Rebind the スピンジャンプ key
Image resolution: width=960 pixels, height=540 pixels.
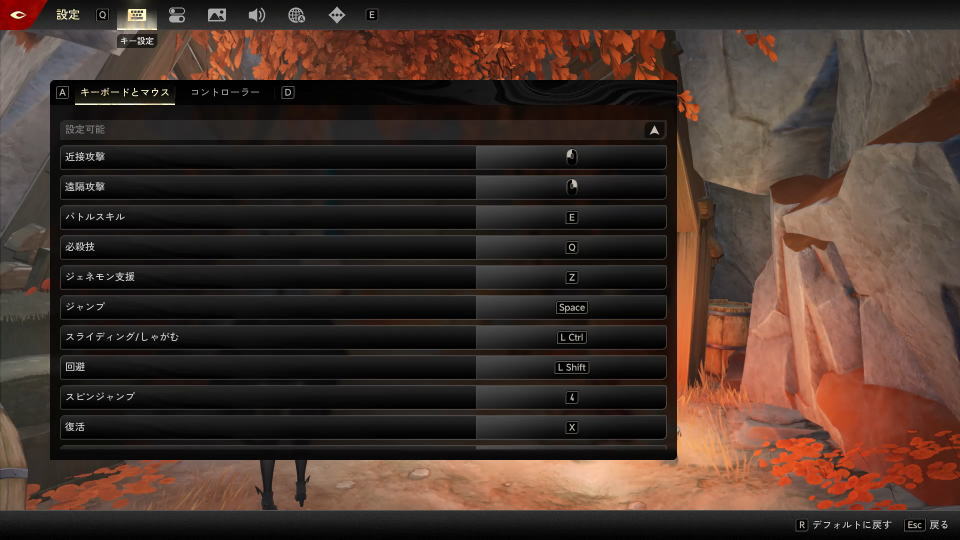(571, 397)
